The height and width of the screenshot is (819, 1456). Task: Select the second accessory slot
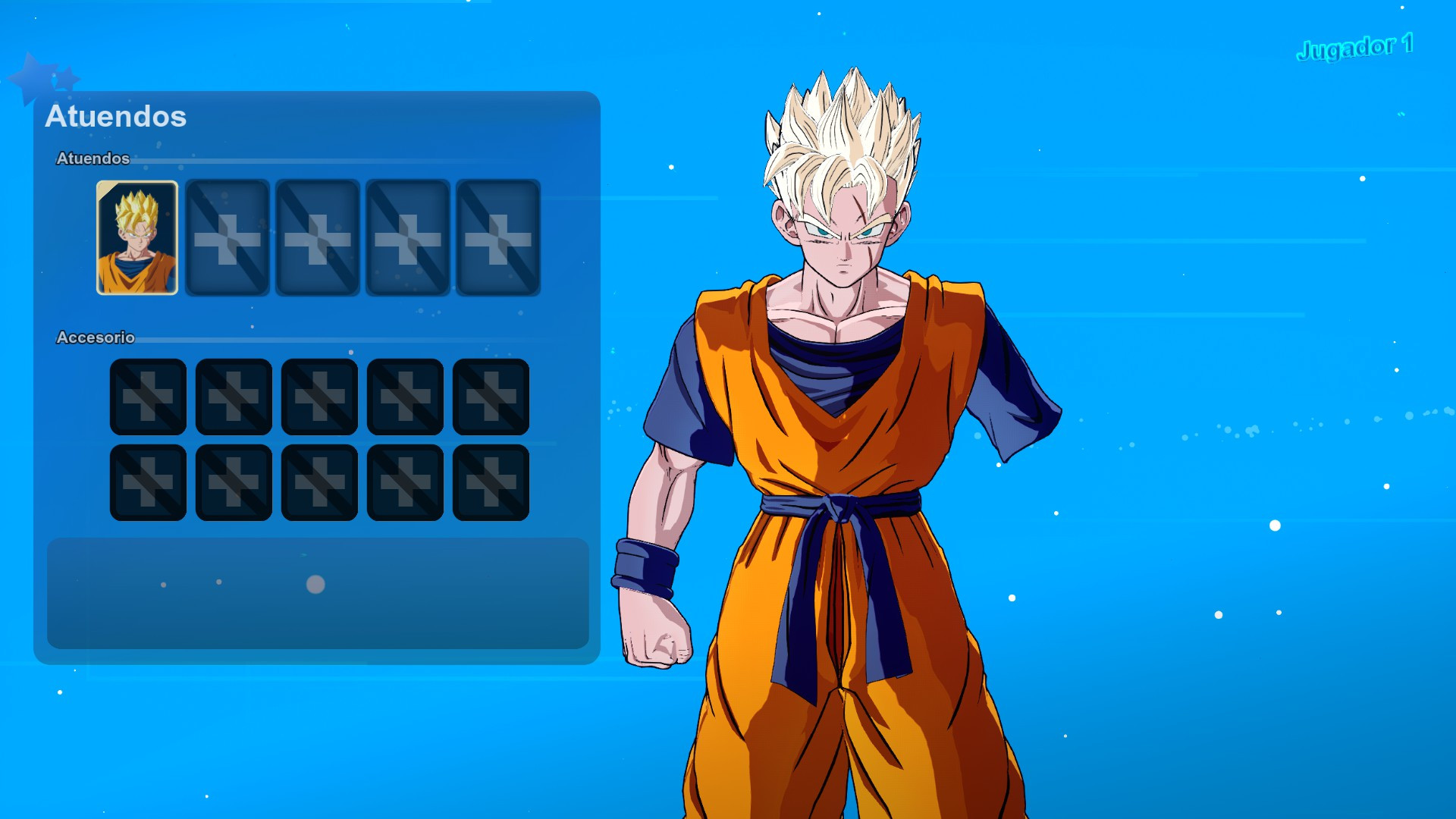(233, 397)
